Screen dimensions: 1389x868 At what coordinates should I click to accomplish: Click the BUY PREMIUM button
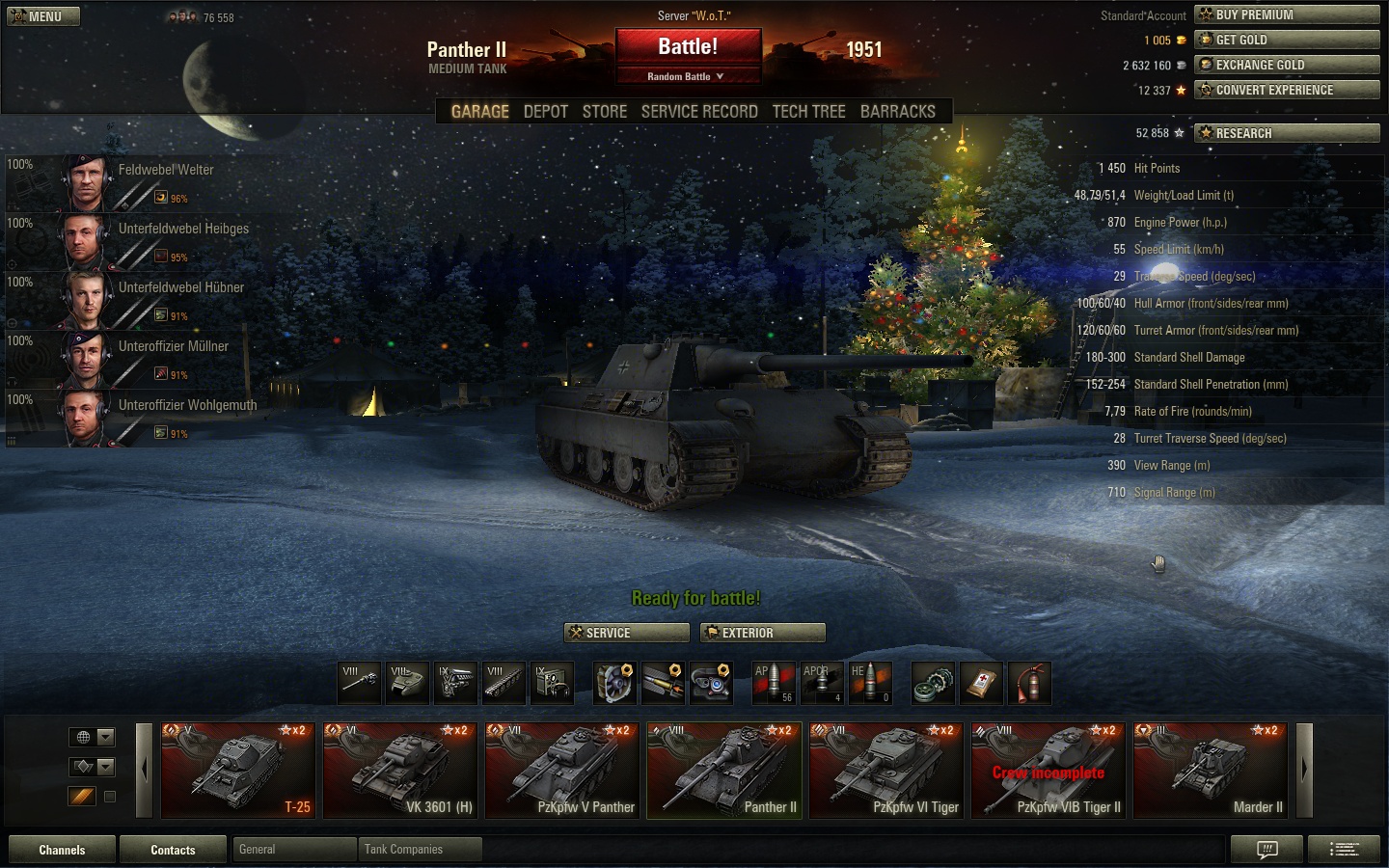[x=1287, y=14]
